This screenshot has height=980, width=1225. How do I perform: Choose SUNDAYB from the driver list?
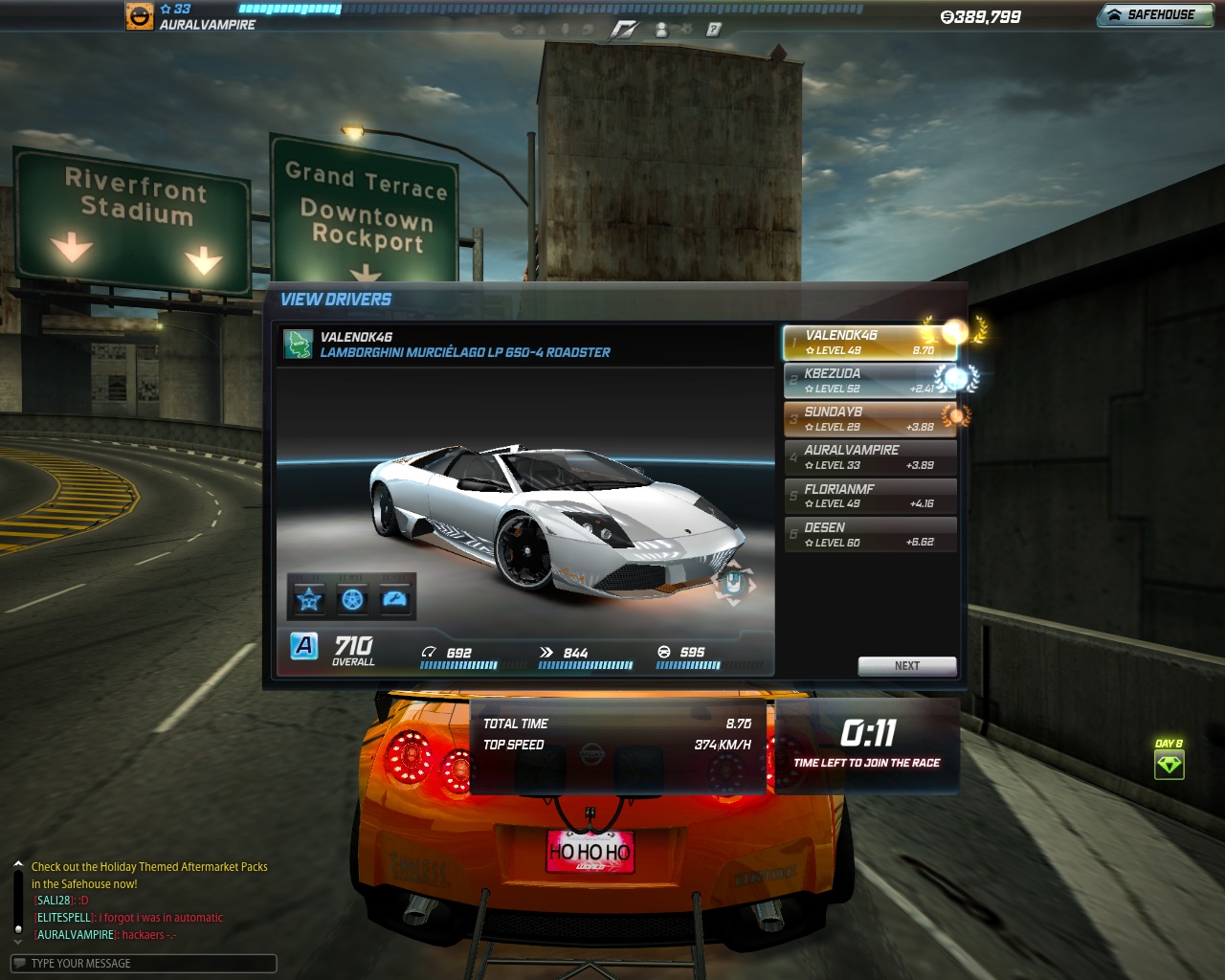869,419
